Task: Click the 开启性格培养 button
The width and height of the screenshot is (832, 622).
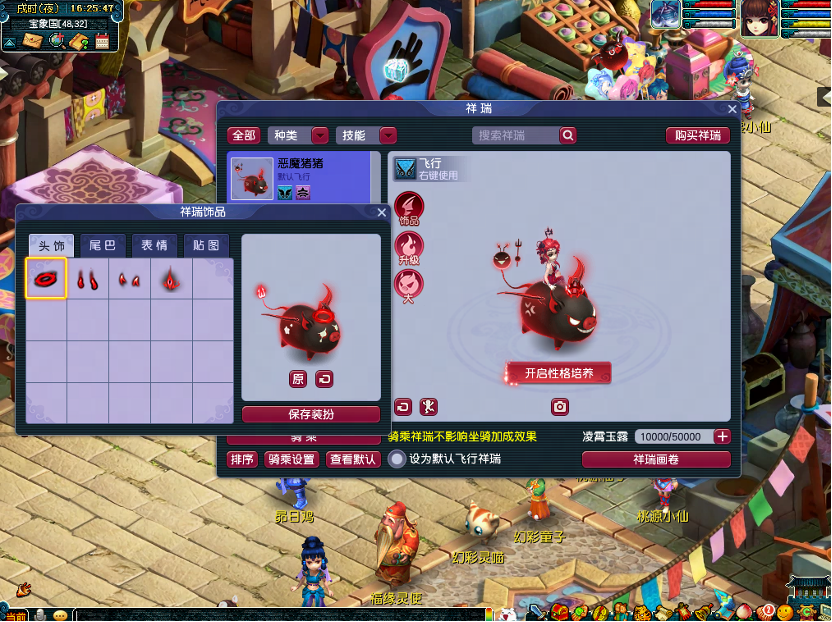Action: point(558,373)
